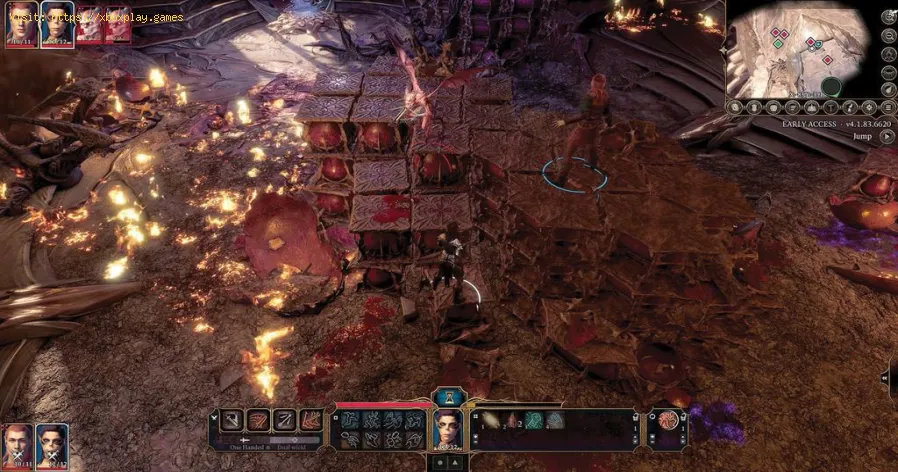The width and height of the screenshot is (898, 472).
Task: Open the menu at the minimap toolbar's right end
Action: (x=887, y=107)
